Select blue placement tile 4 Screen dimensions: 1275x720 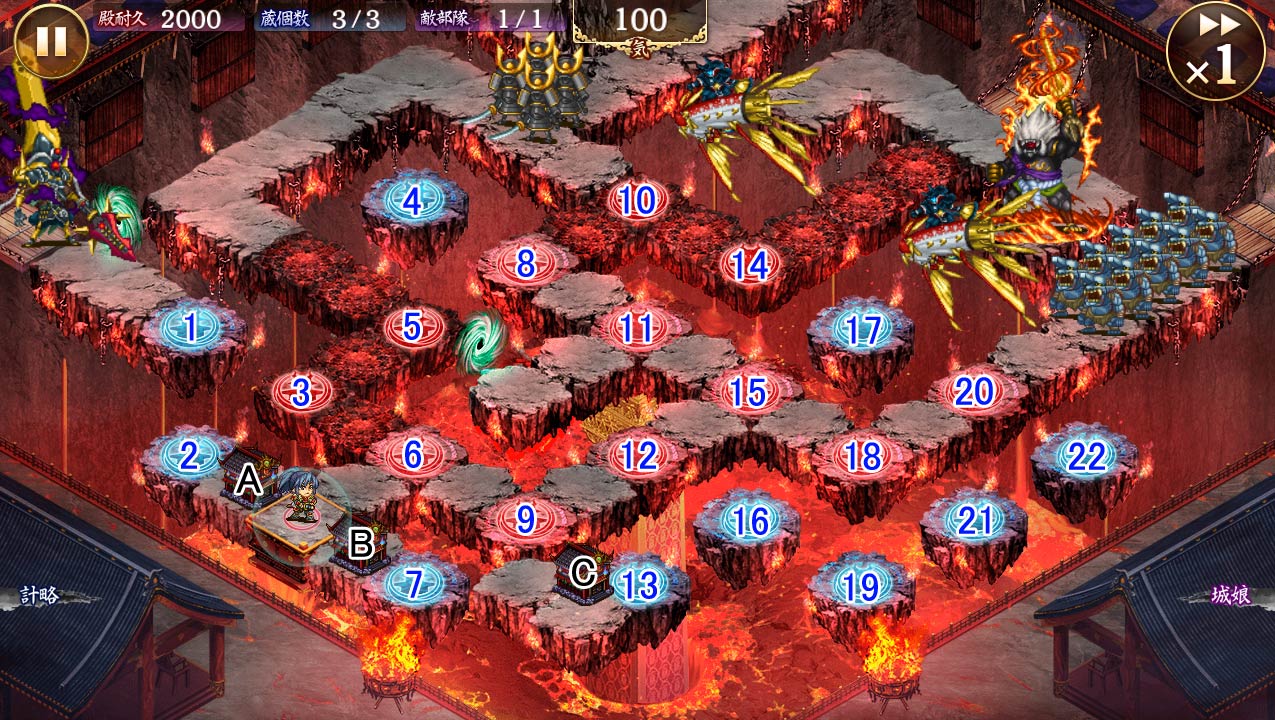click(x=413, y=202)
